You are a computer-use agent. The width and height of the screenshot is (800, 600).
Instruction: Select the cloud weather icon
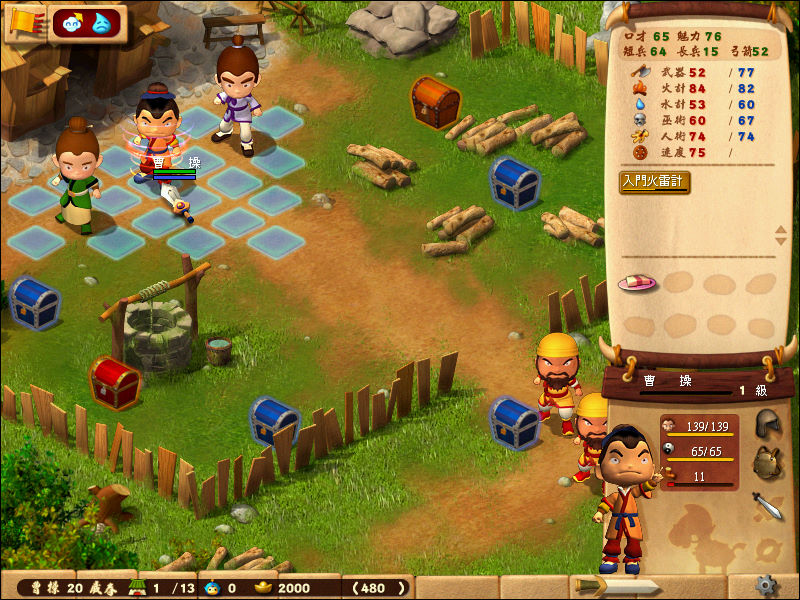click(x=74, y=22)
